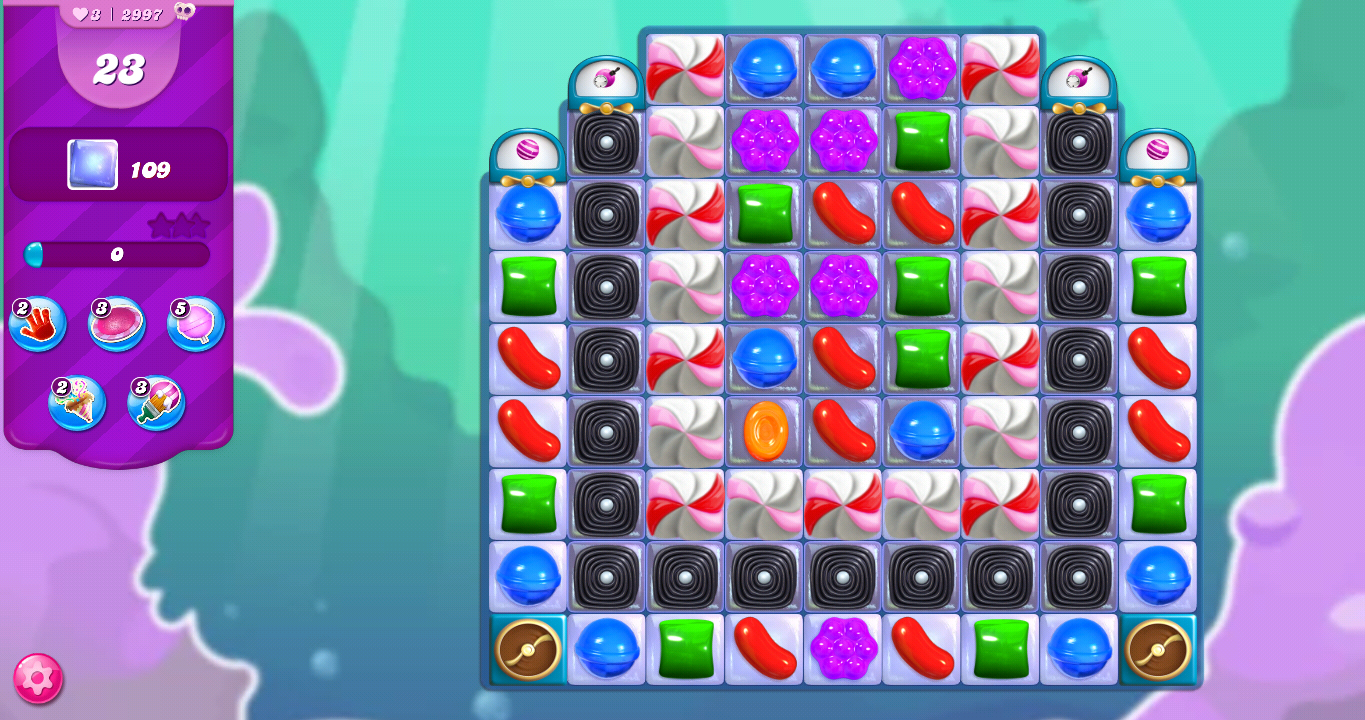This screenshot has height=720, width=1365.
Task: Click the golden wheel in bottom-left corner
Action: click(527, 648)
